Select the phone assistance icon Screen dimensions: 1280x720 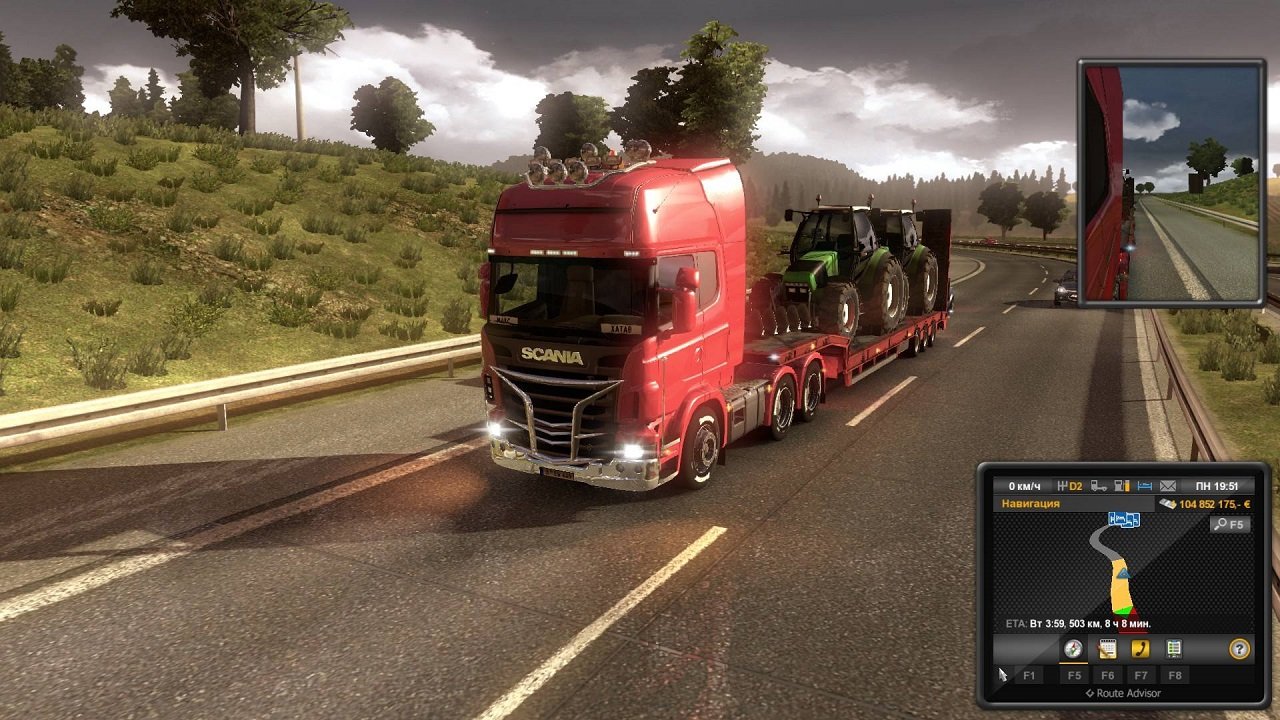point(1140,648)
